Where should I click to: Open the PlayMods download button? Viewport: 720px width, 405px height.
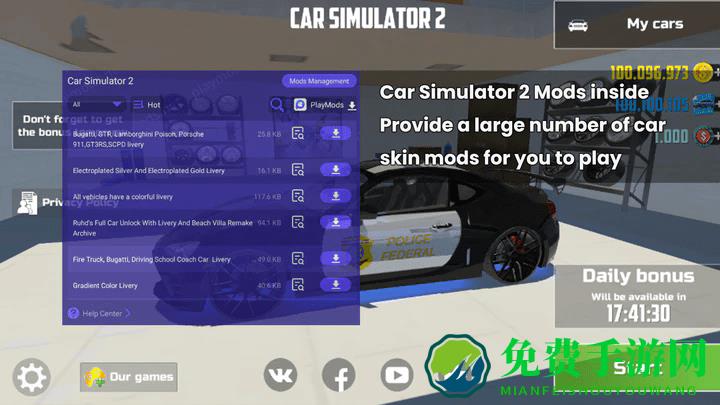point(325,104)
